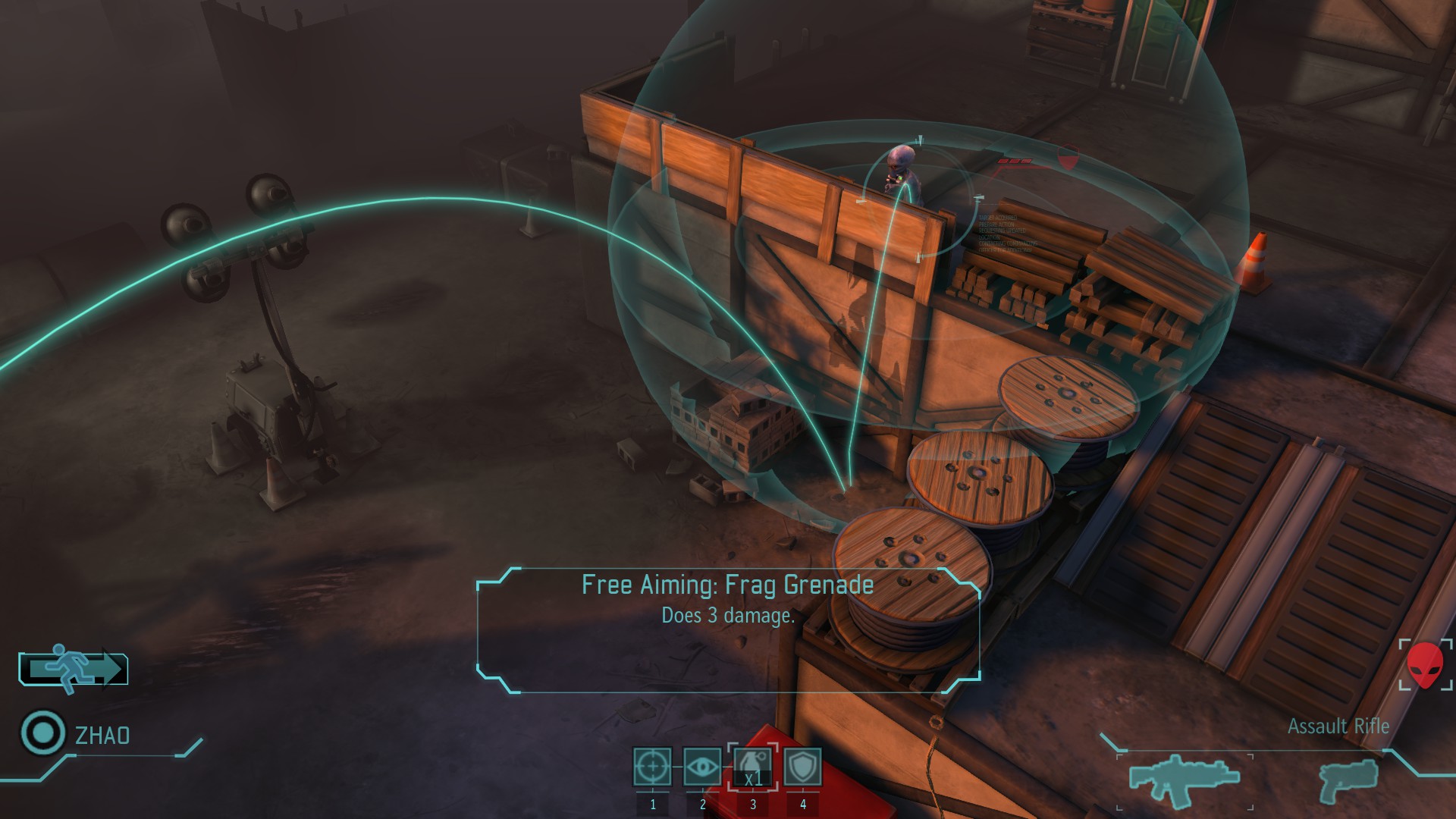Activate the Overwatch eye ability

pos(702,767)
